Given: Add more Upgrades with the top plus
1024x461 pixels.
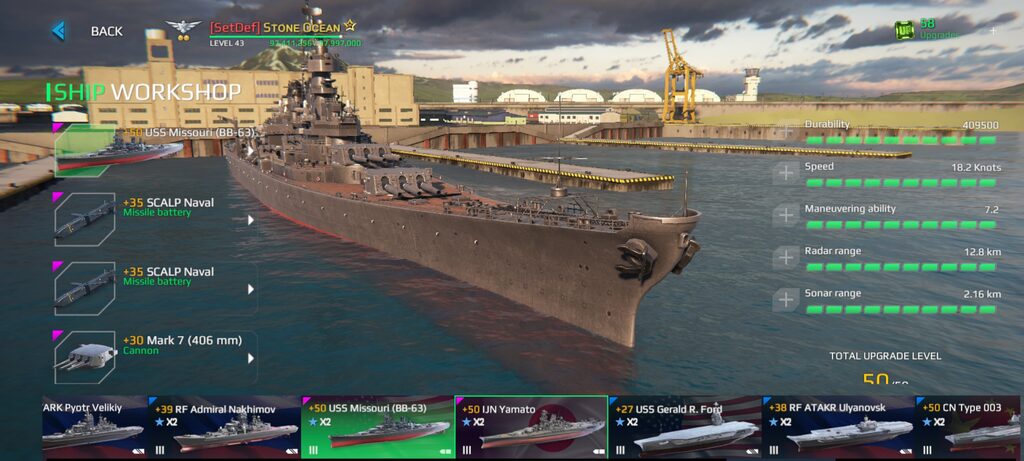Looking at the screenshot, I should coord(993,31).
